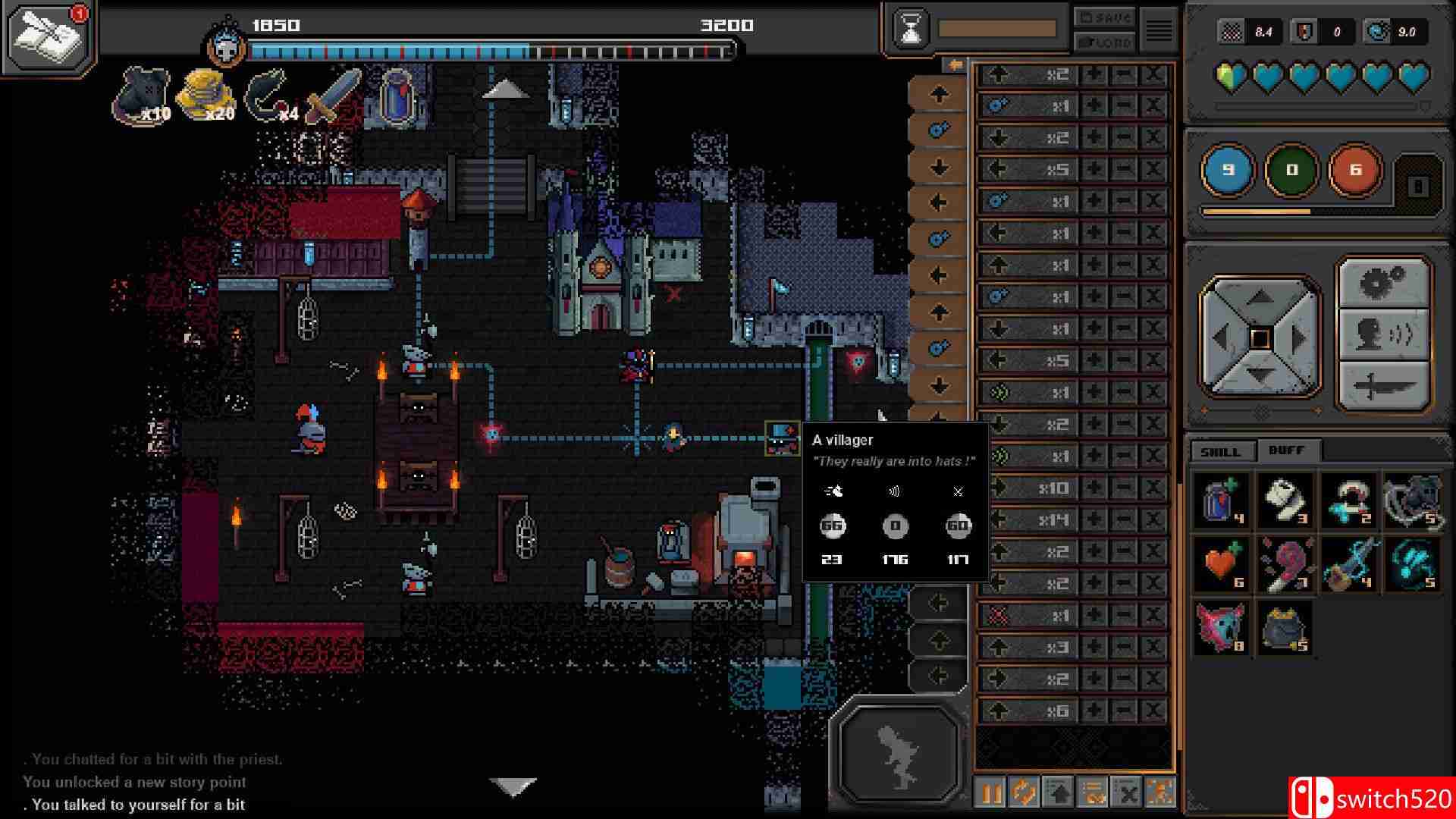
Task: Pause the command queue playback
Action: [x=990, y=793]
